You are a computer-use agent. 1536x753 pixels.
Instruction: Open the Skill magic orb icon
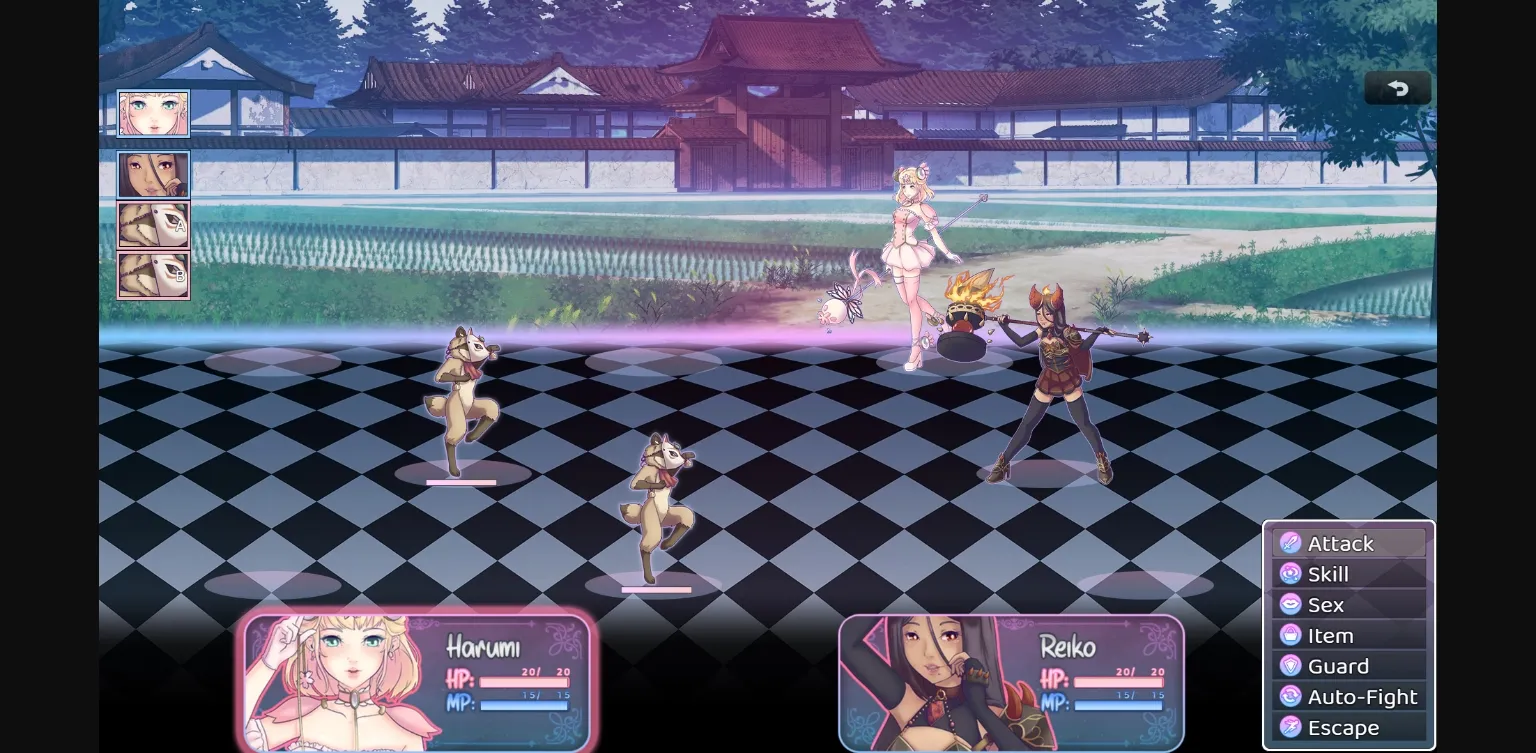coord(1290,574)
